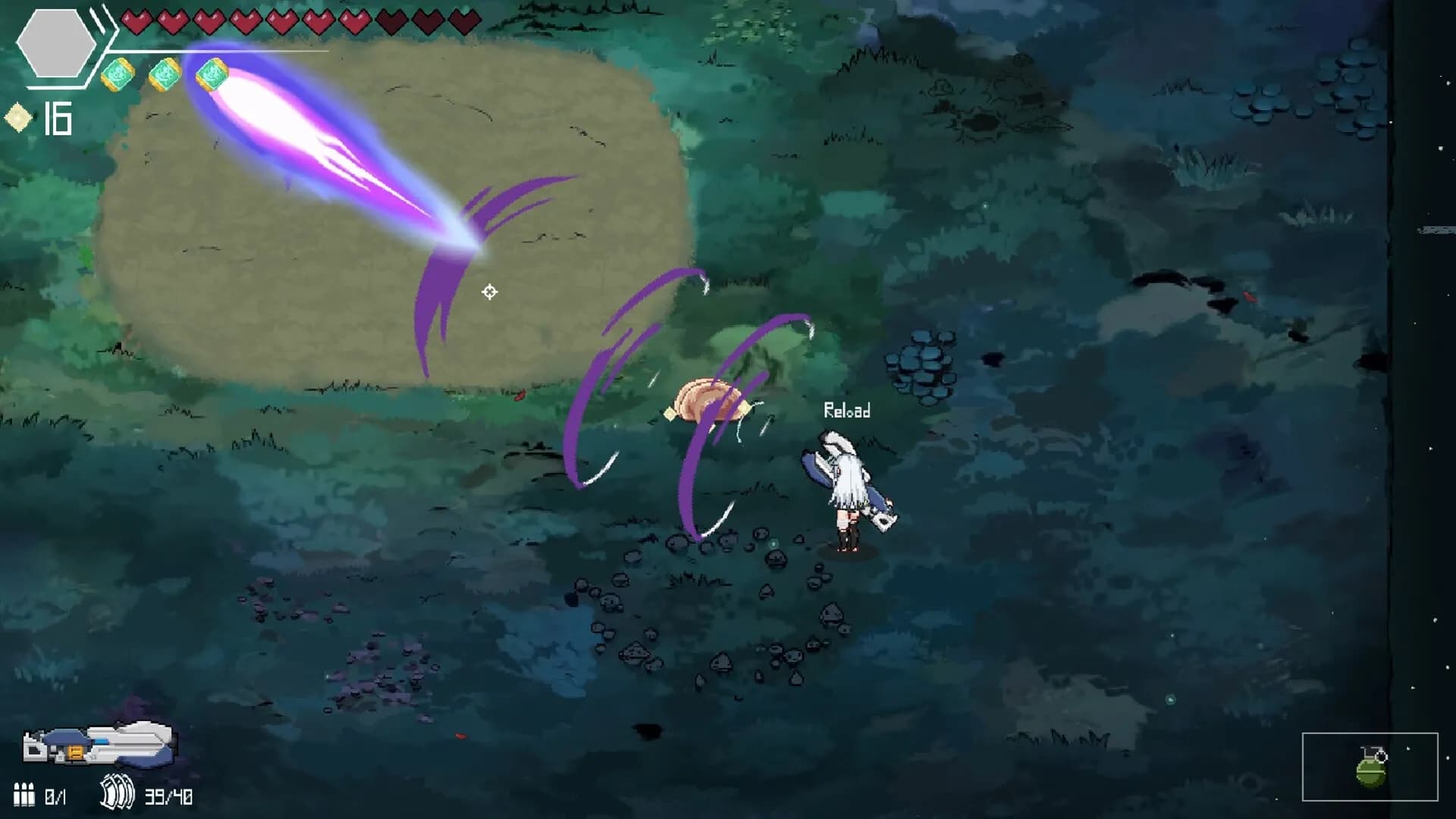This screenshot has height=819, width=1456.
Task: Click the 39/40 reserve ammo text
Action: pos(167,795)
